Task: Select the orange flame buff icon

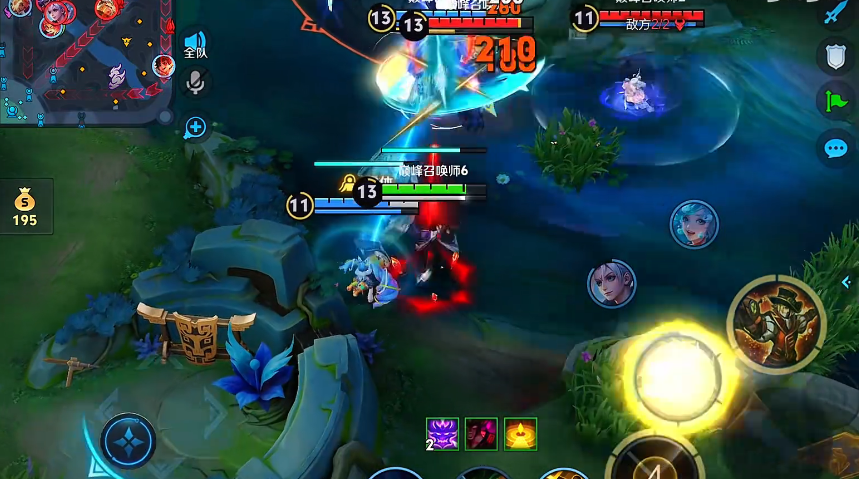Action: click(520, 433)
